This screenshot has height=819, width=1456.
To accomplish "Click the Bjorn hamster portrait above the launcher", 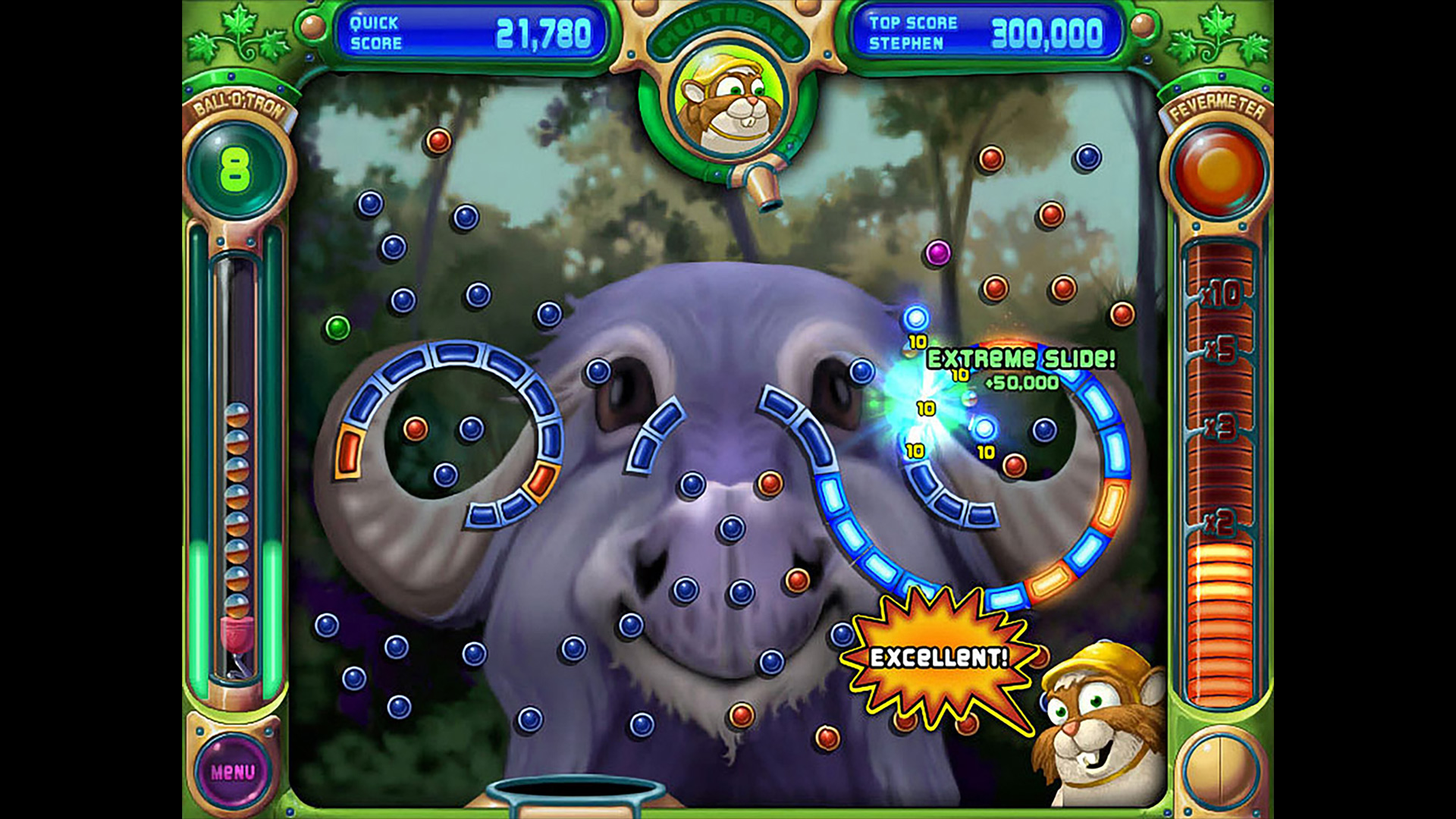I will 726,101.
